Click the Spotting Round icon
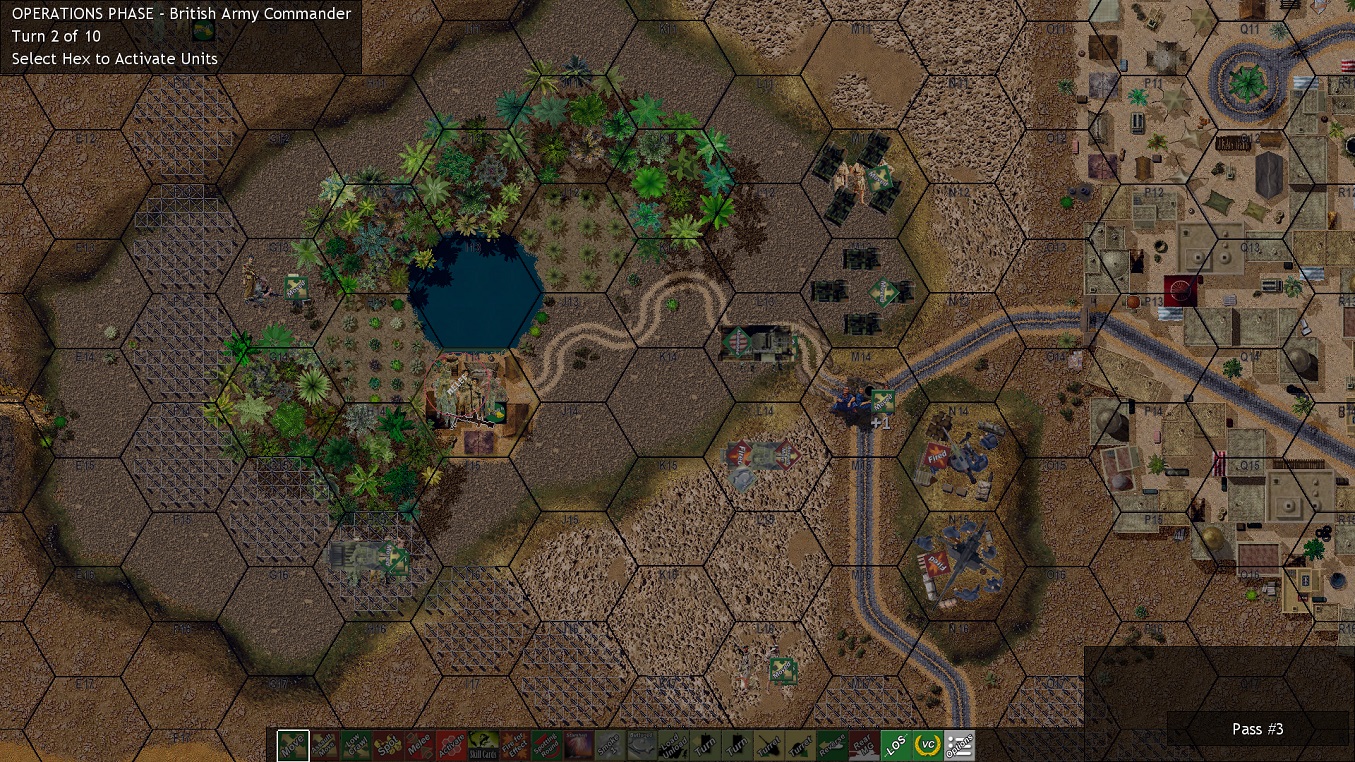The image size is (1355, 762). (x=549, y=745)
